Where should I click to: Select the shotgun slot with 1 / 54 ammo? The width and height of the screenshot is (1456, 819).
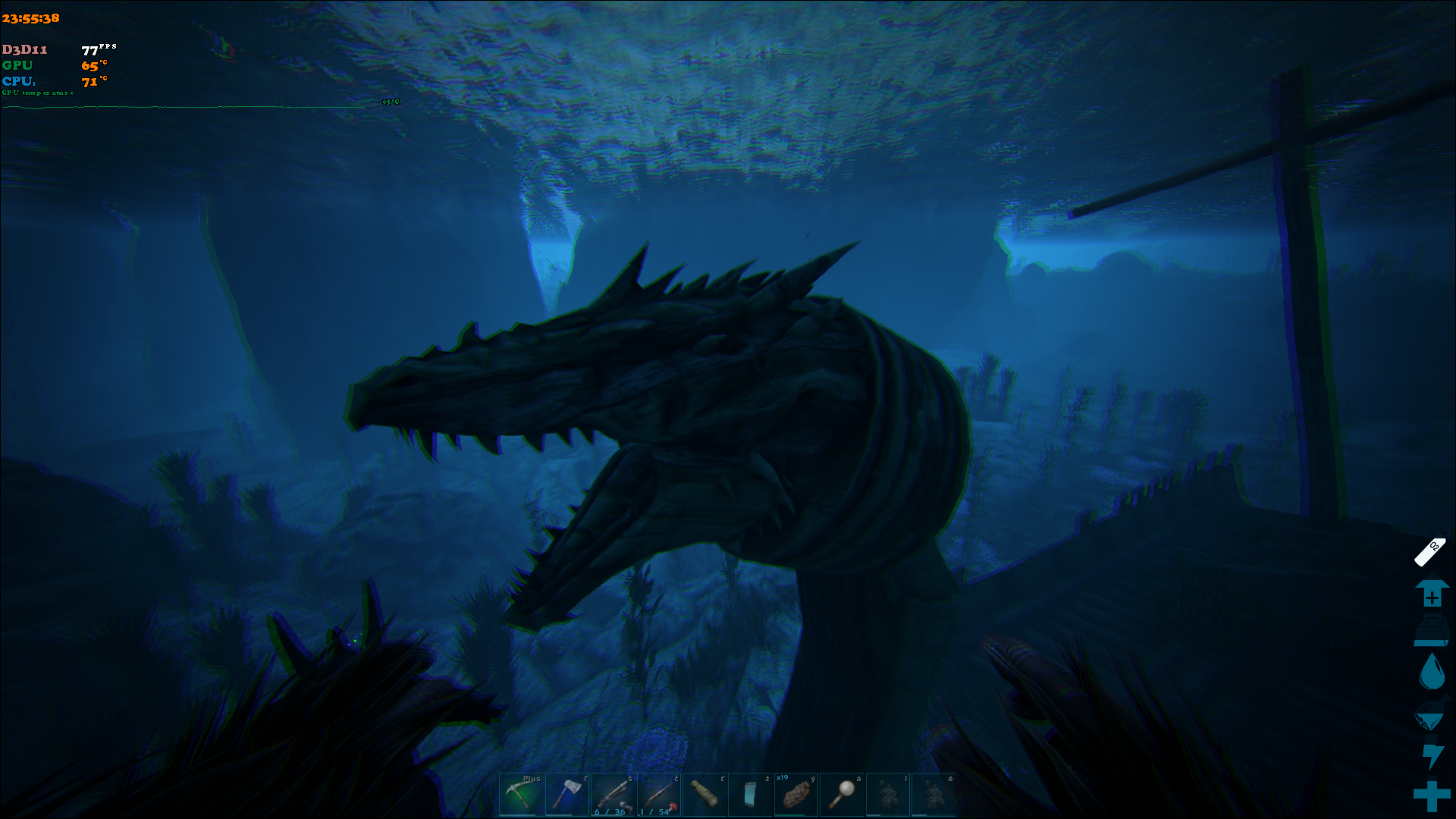(658, 794)
